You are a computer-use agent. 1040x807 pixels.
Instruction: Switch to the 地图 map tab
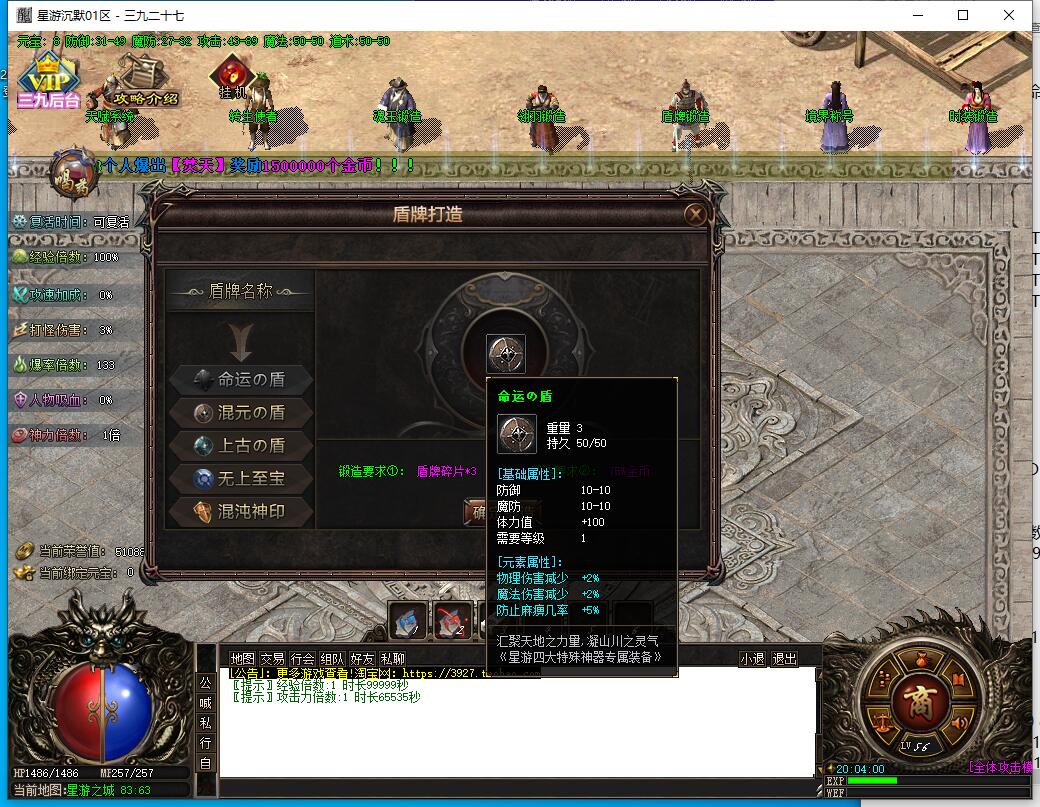(x=242, y=658)
